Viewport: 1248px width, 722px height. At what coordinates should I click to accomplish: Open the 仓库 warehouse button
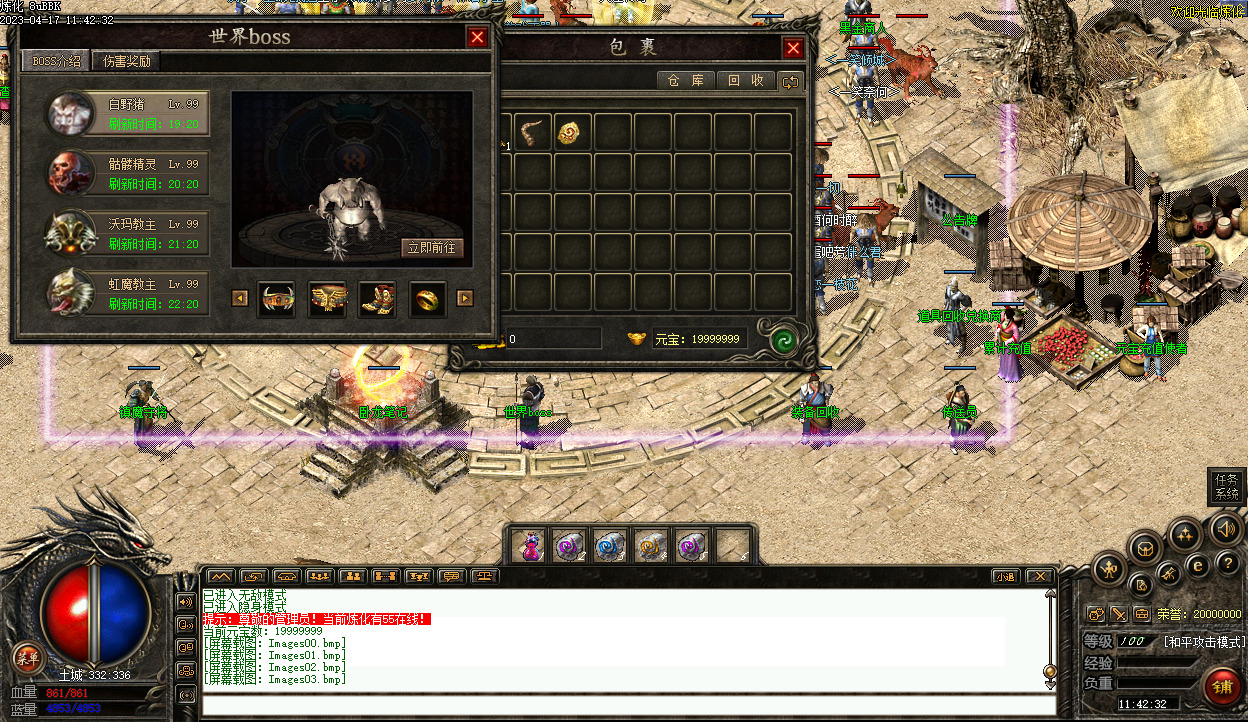click(686, 81)
